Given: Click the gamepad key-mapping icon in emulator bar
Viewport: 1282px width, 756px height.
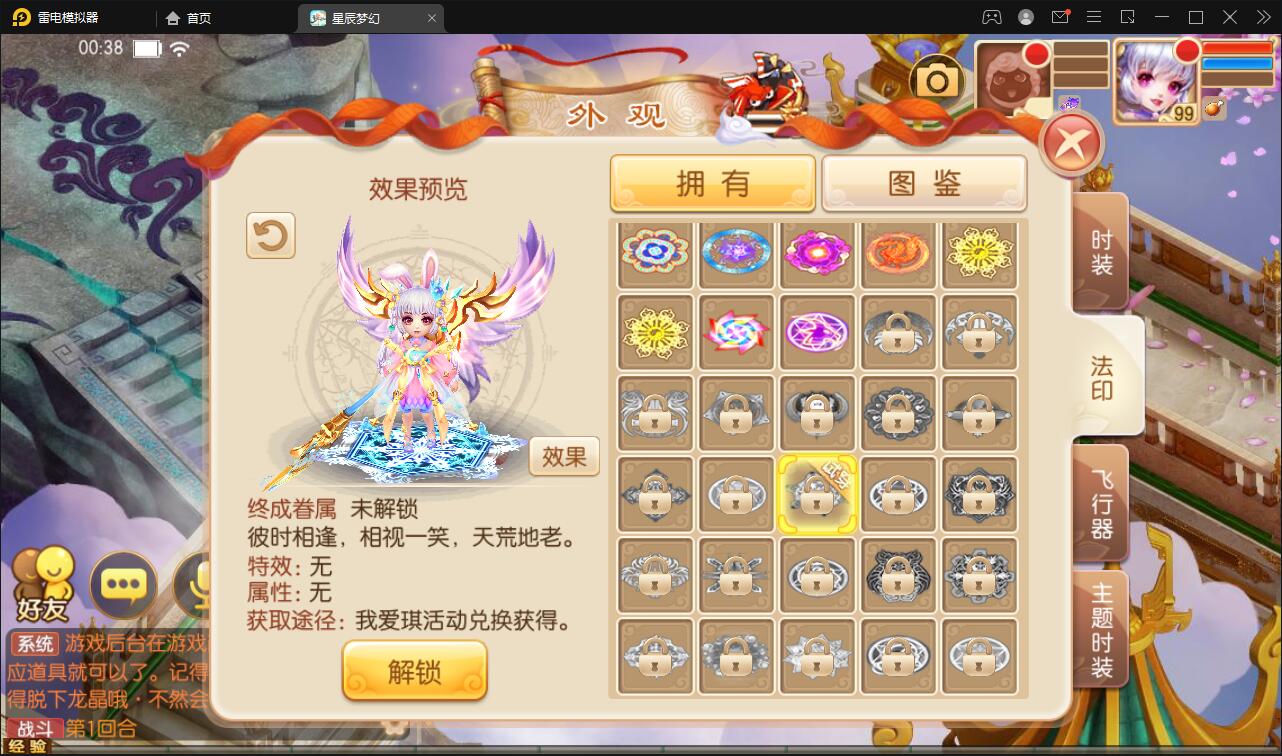Looking at the screenshot, I should click(x=994, y=17).
